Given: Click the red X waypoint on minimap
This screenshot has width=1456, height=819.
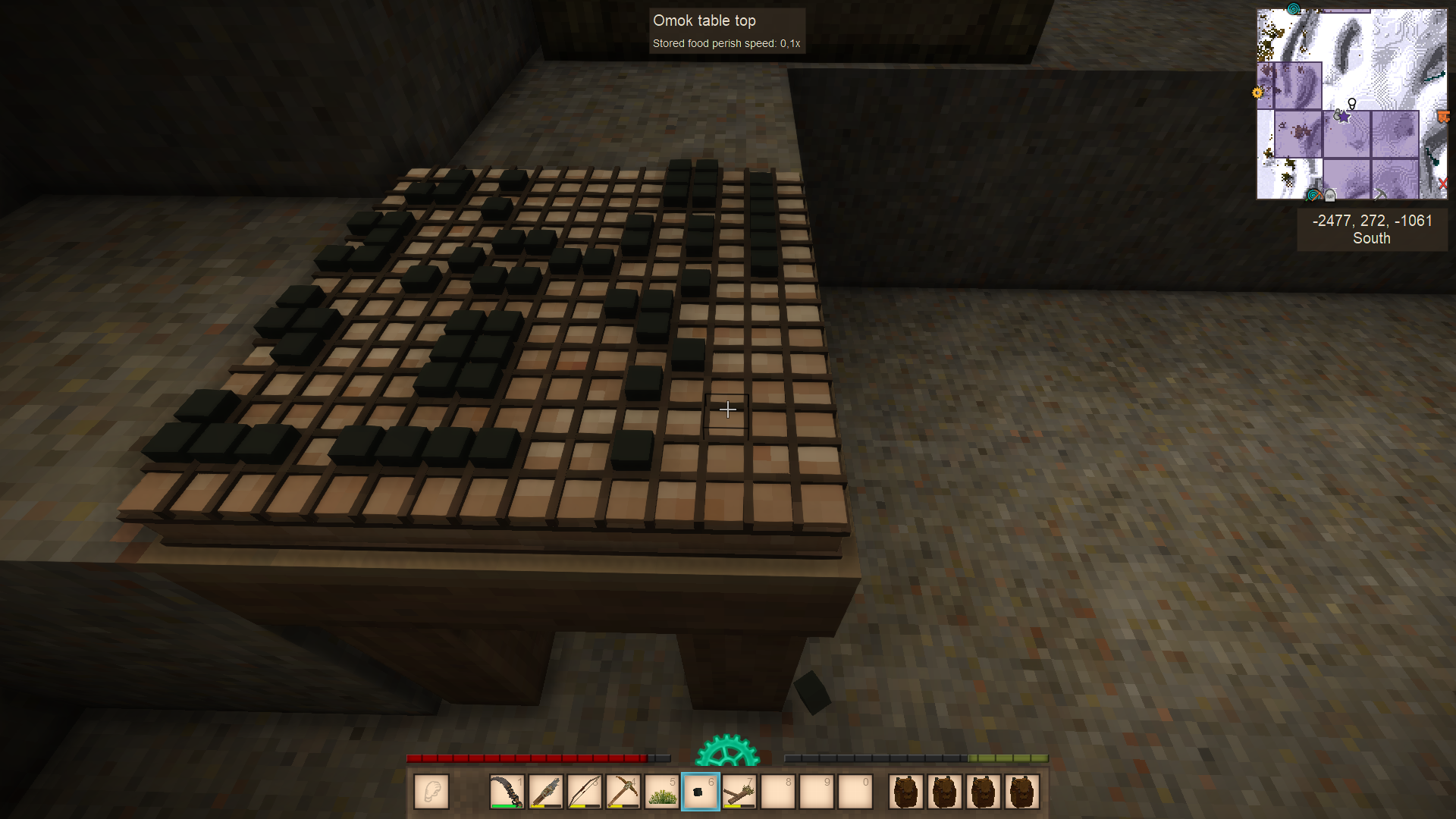Looking at the screenshot, I should (1442, 183).
